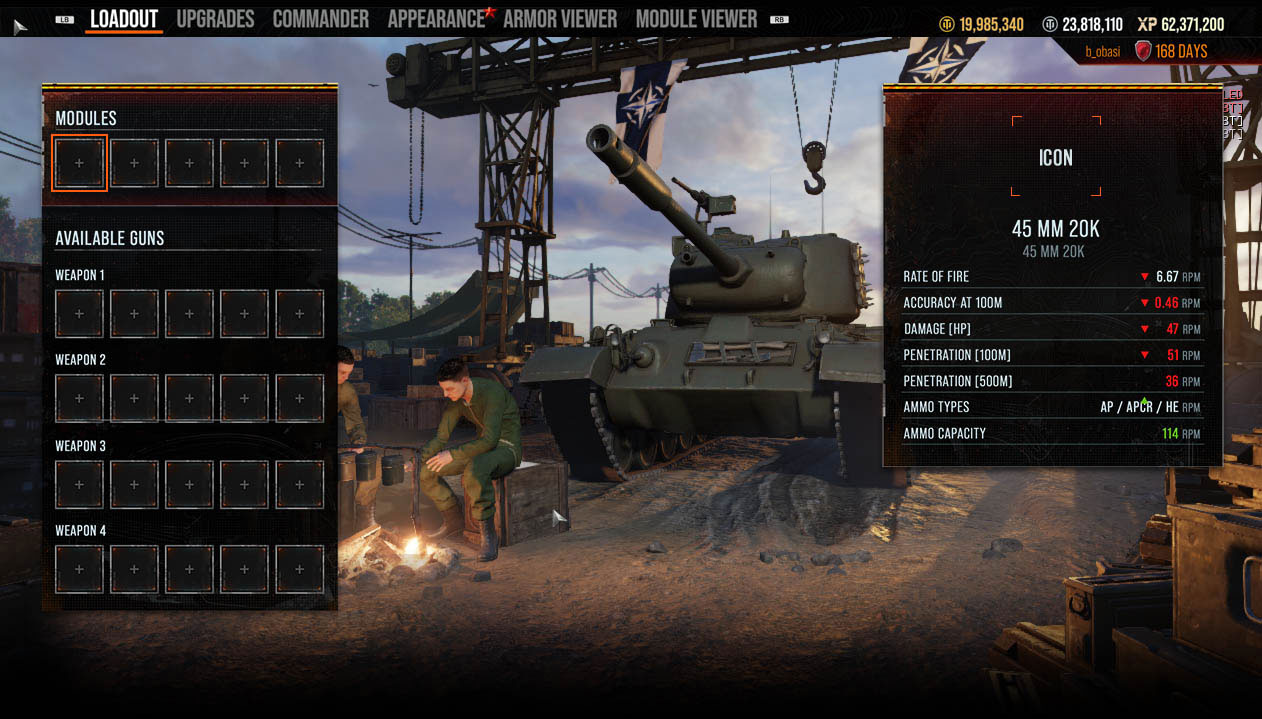Click the b_obasi player name
The height and width of the screenshot is (719, 1262).
[x=1105, y=52]
